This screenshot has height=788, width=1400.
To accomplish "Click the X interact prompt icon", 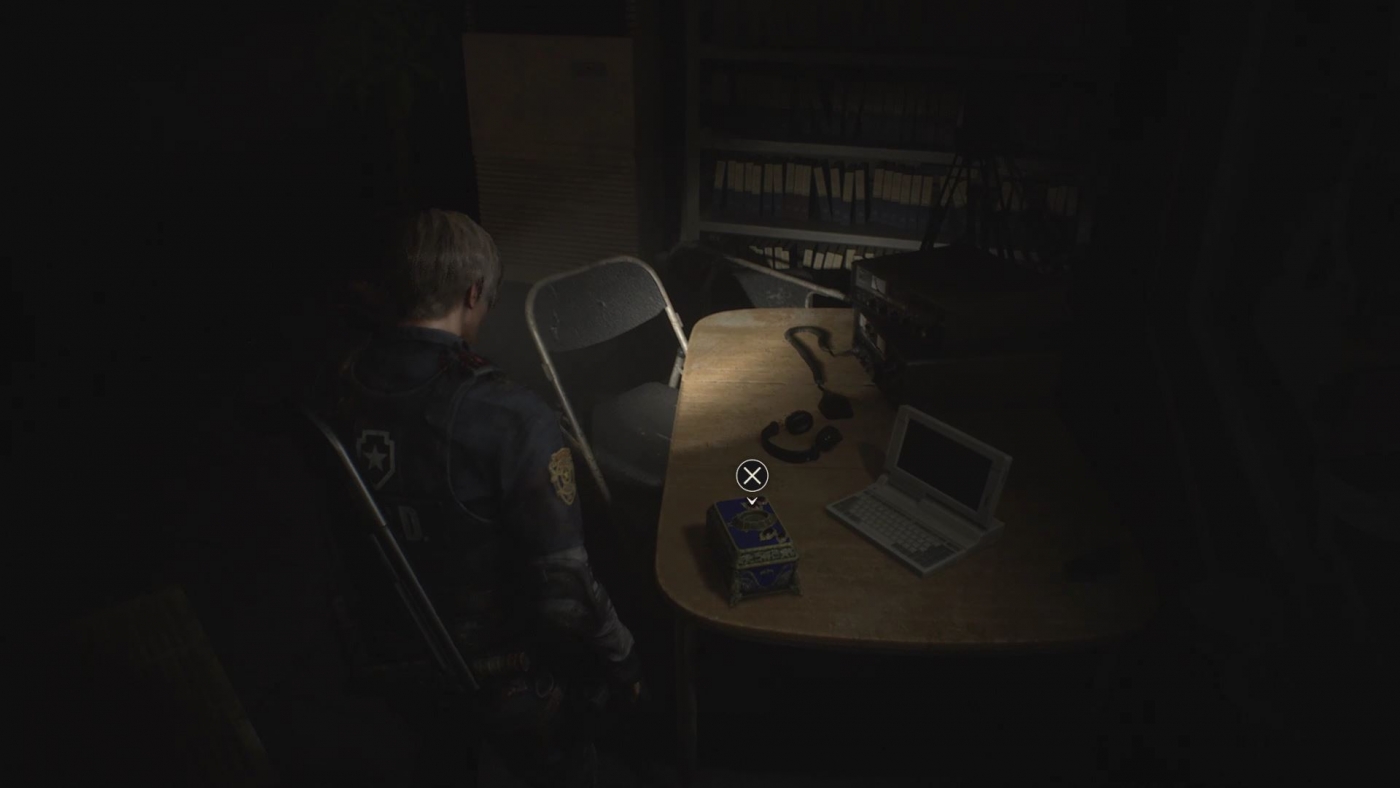I will [x=750, y=476].
